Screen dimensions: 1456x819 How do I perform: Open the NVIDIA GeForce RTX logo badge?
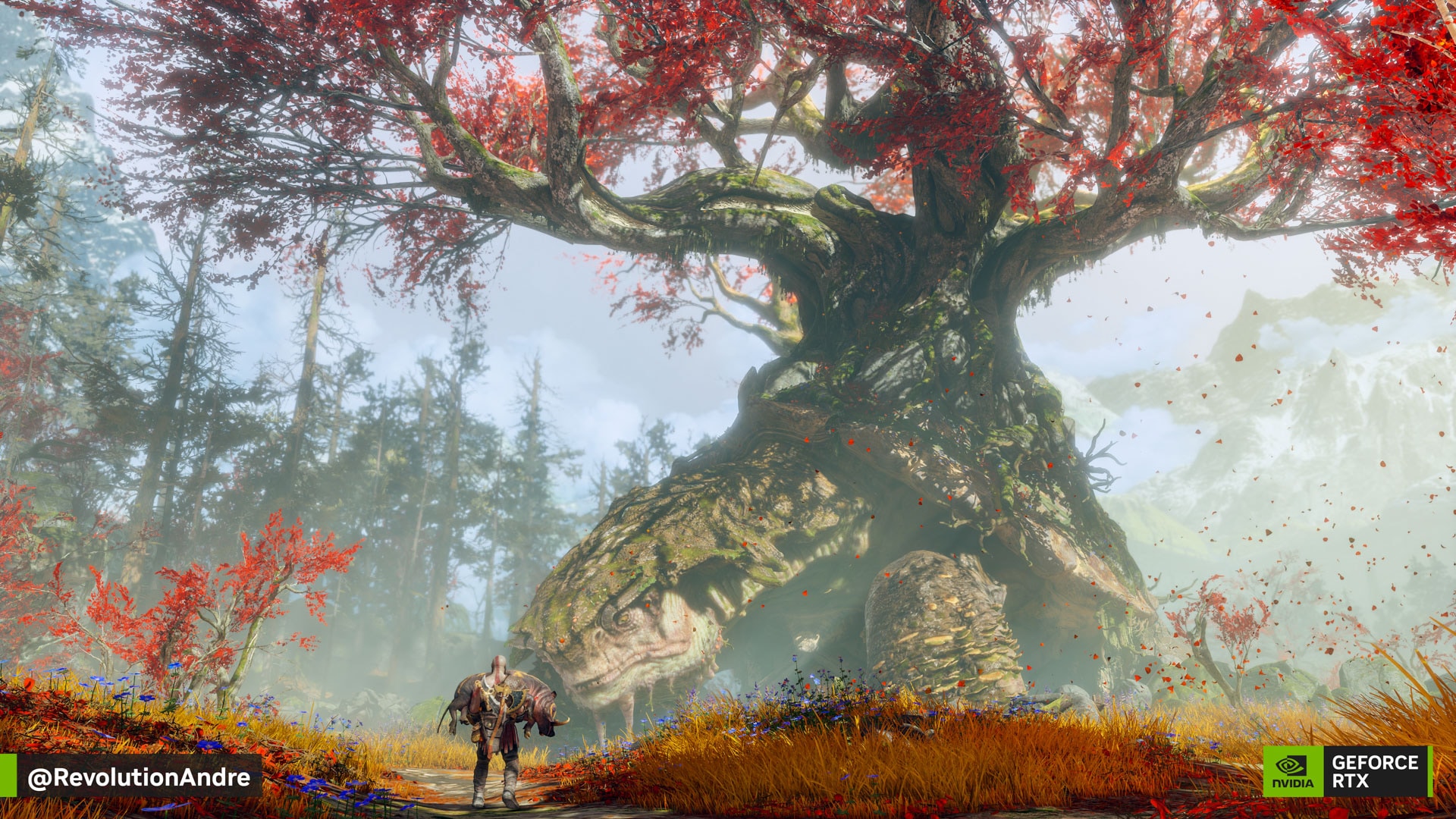[x=1347, y=771]
